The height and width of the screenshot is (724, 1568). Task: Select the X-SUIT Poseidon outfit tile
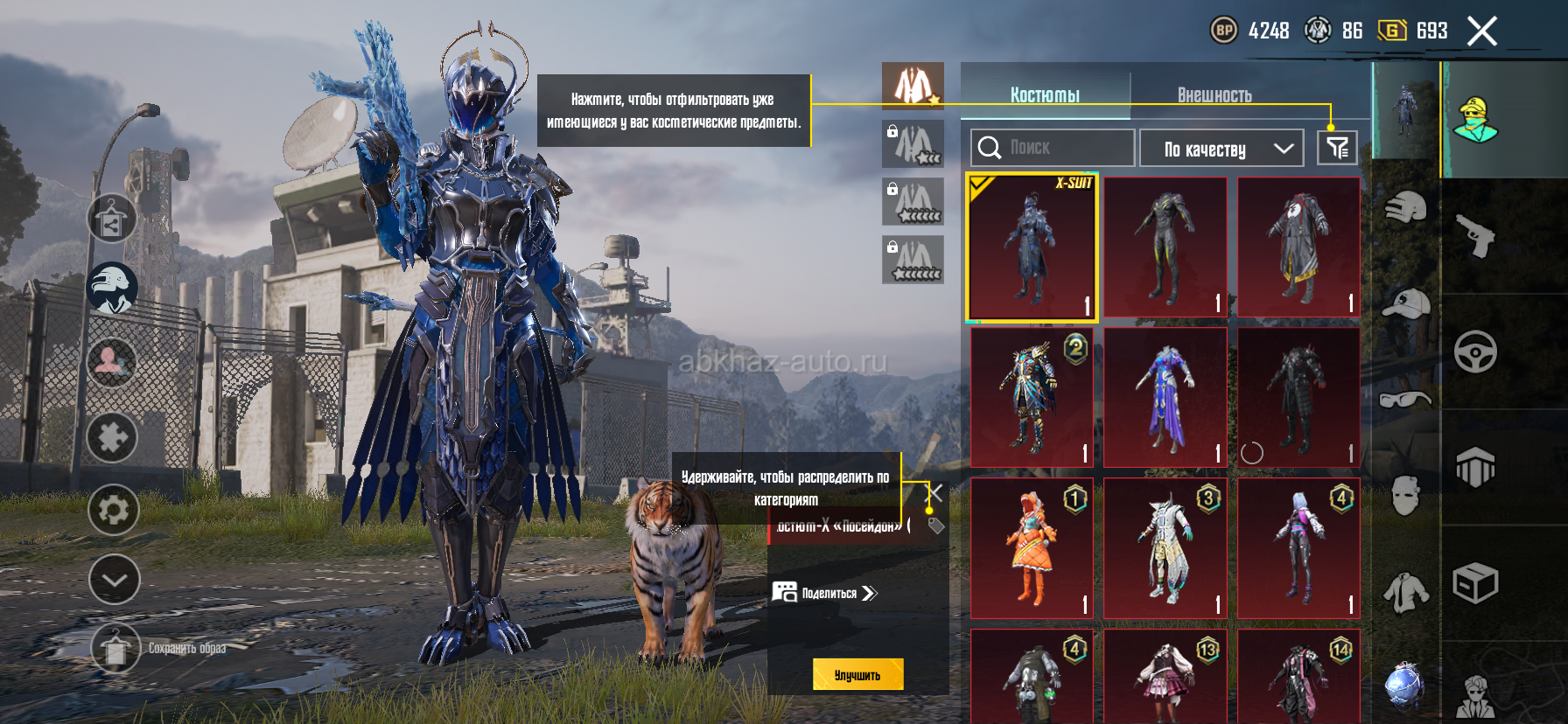(1032, 247)
